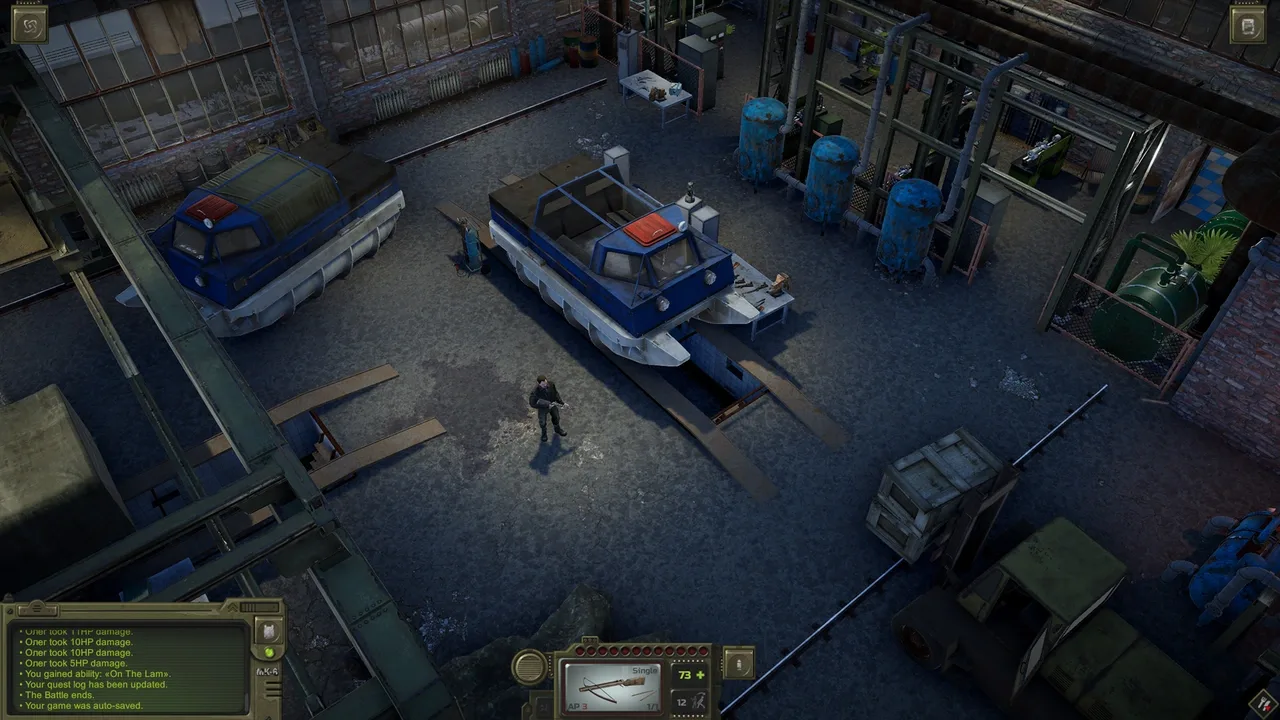Toggle the Single fire mode on the weapon display
The height and width of the screenshot is (720, 1280).
point(645,670)
